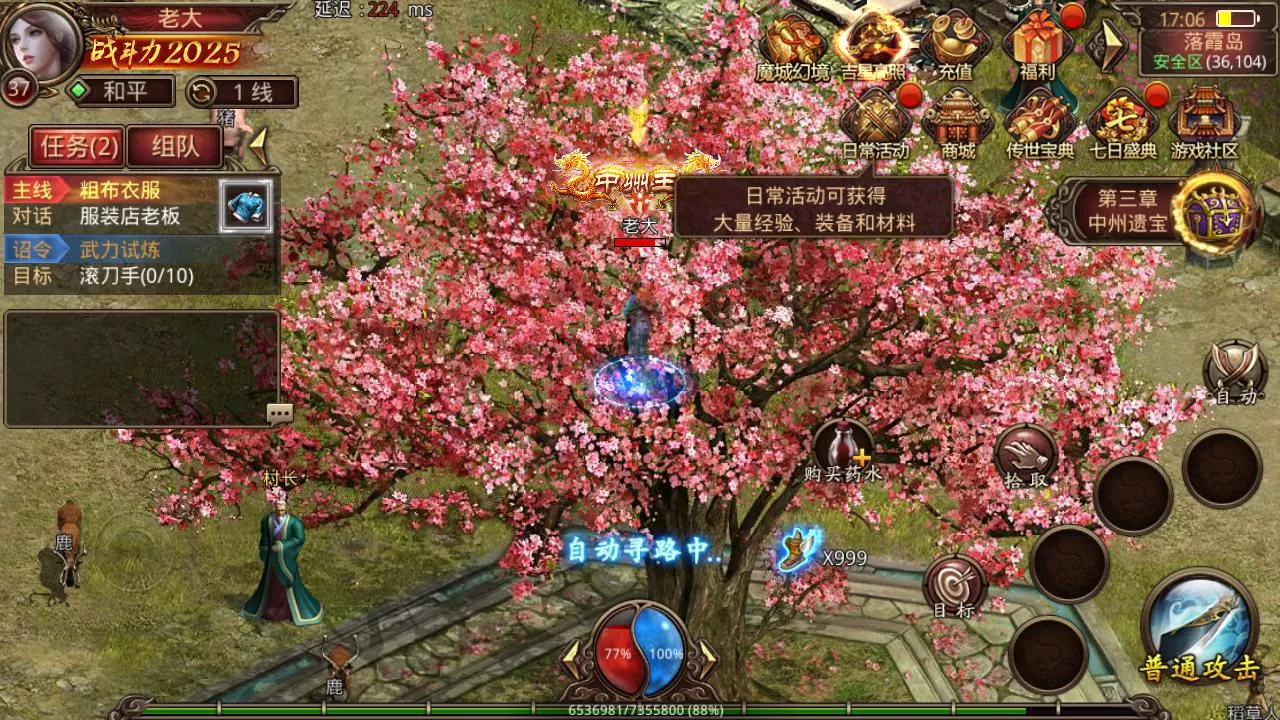Open the 传世宝典 icon

pos(1039,122)
